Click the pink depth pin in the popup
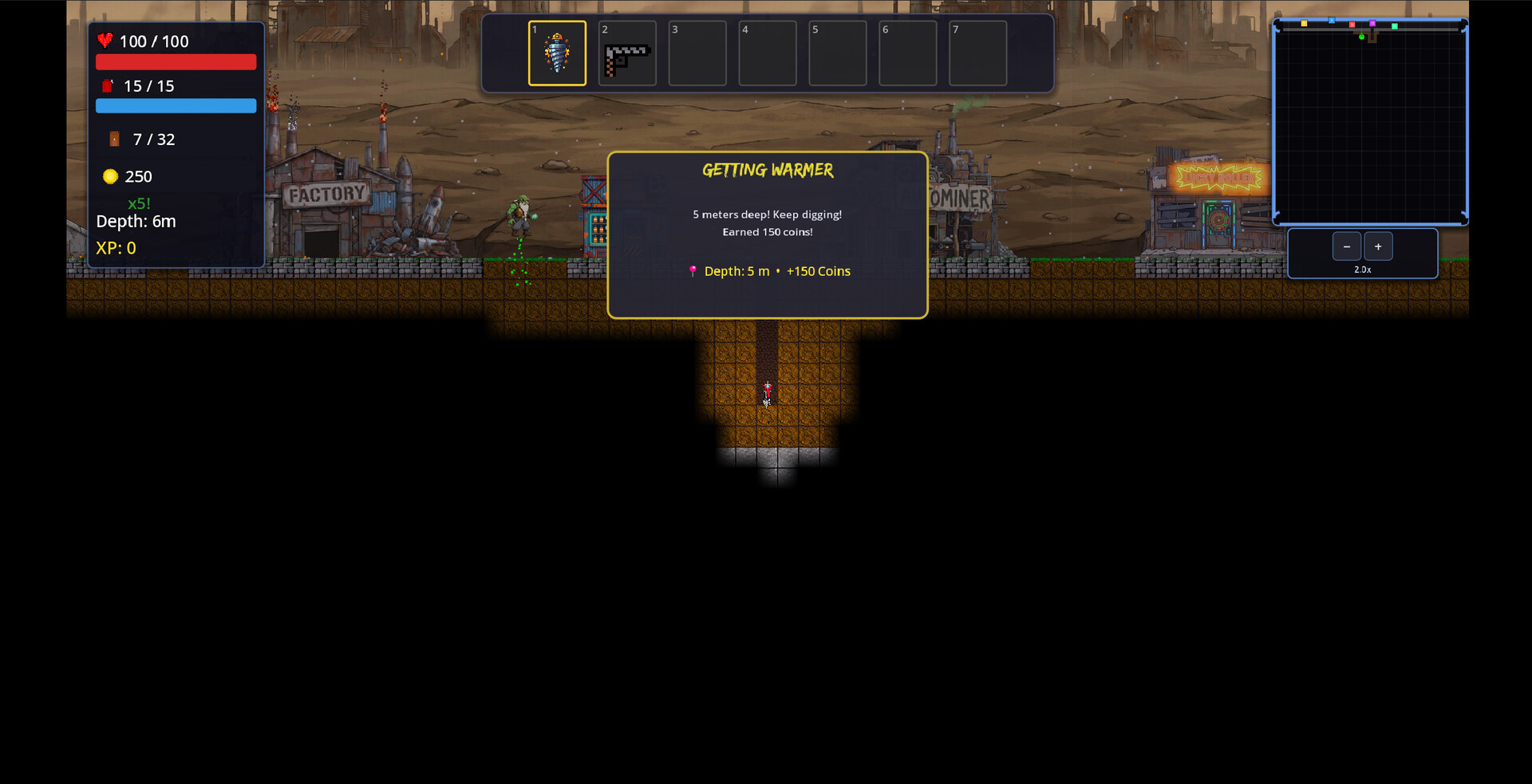 [x=693, y=271]
